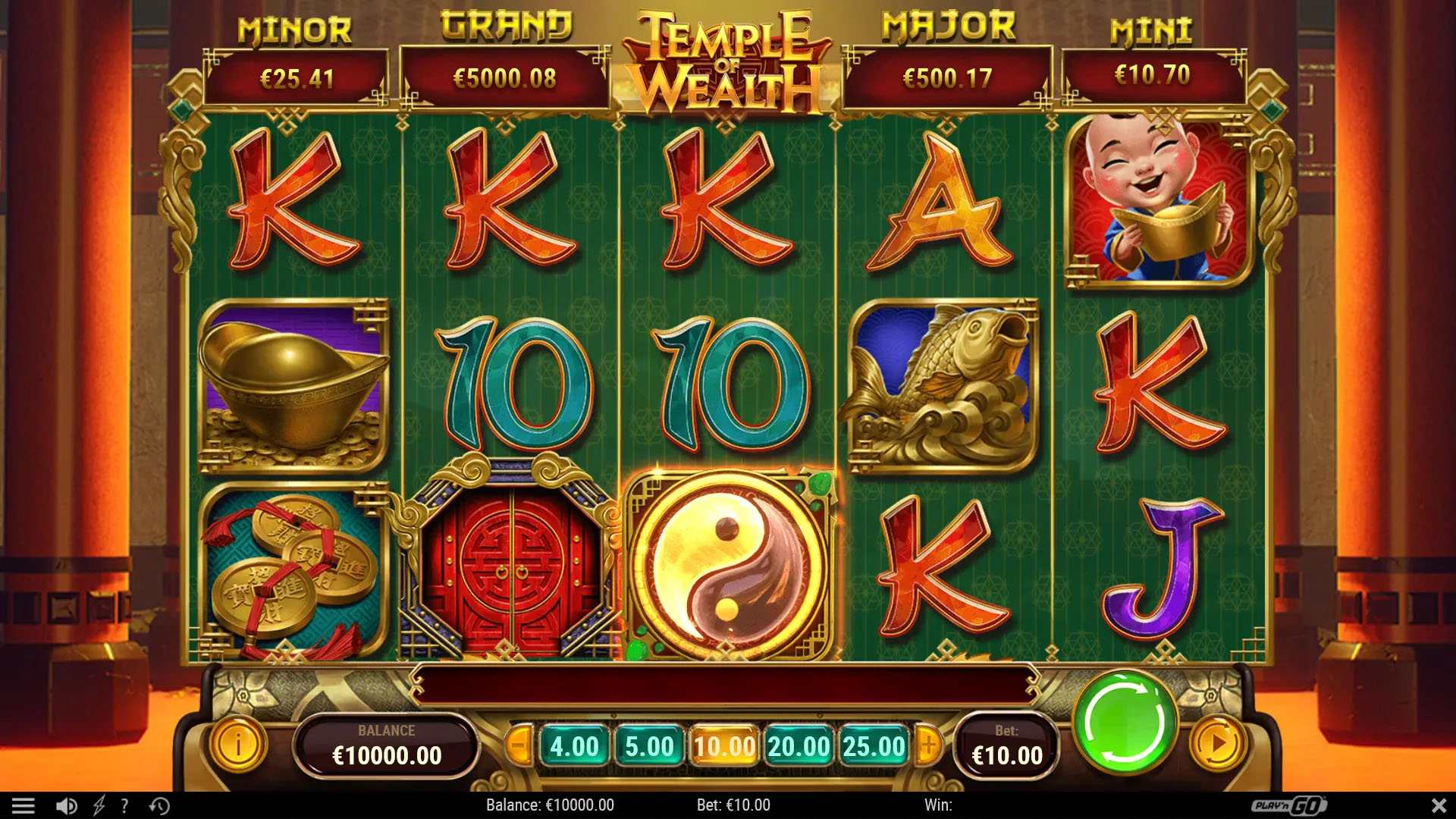Decrease the bet with the minus button
The width and height of the screenshot is (1456, 819).
pos(519,746)
